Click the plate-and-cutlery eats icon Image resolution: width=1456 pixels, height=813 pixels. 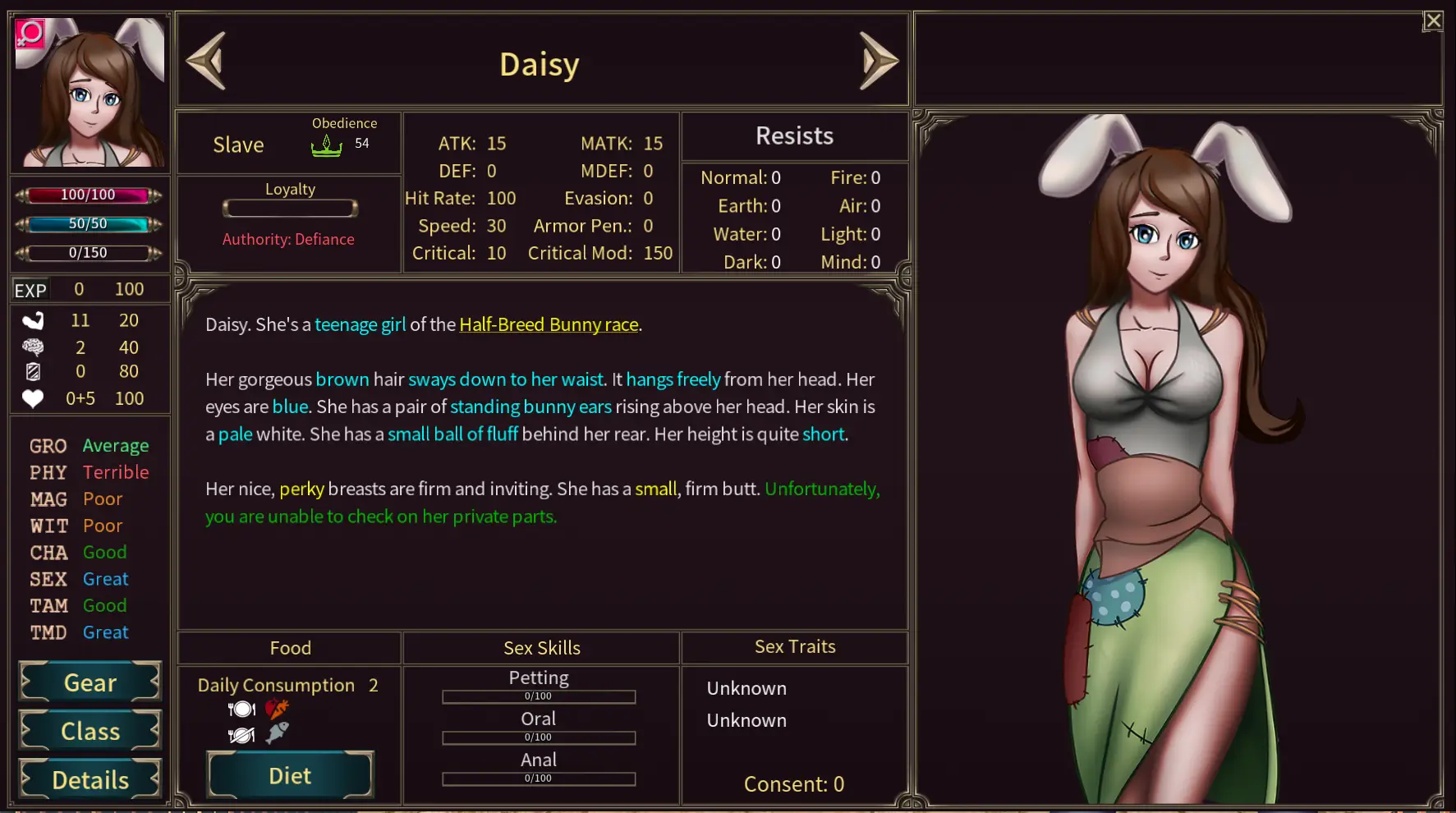tap(241, 708)
